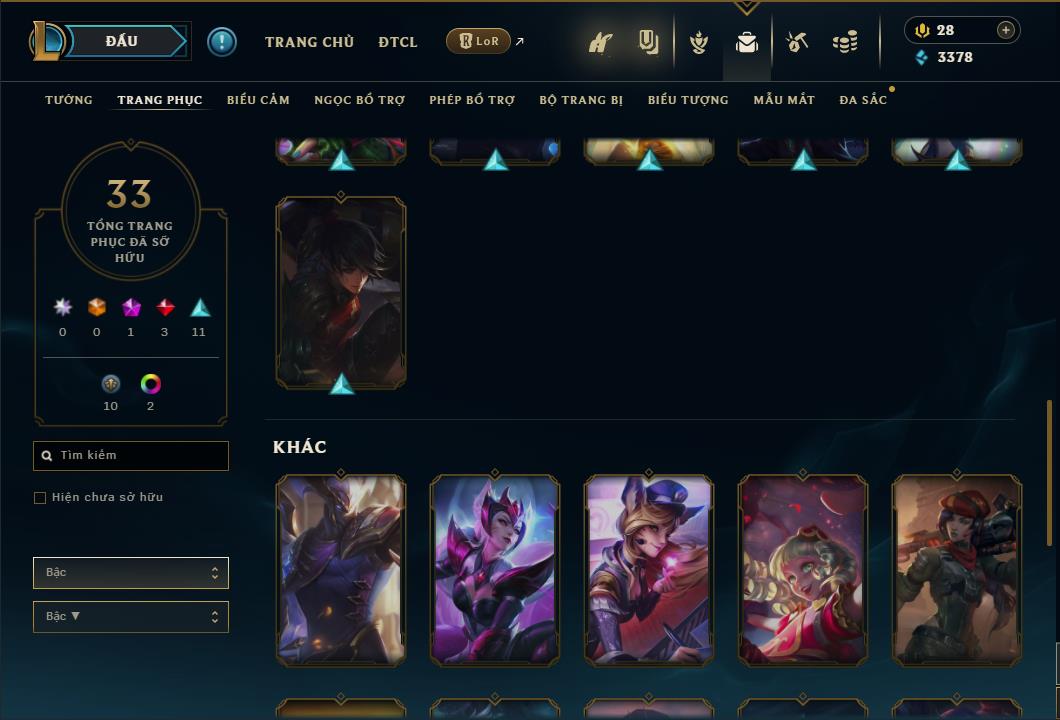Open the Bậc ▼ sort dropdown
Image resolution: width=1060 pixels, height=720 pixels.
coord(131,617)
